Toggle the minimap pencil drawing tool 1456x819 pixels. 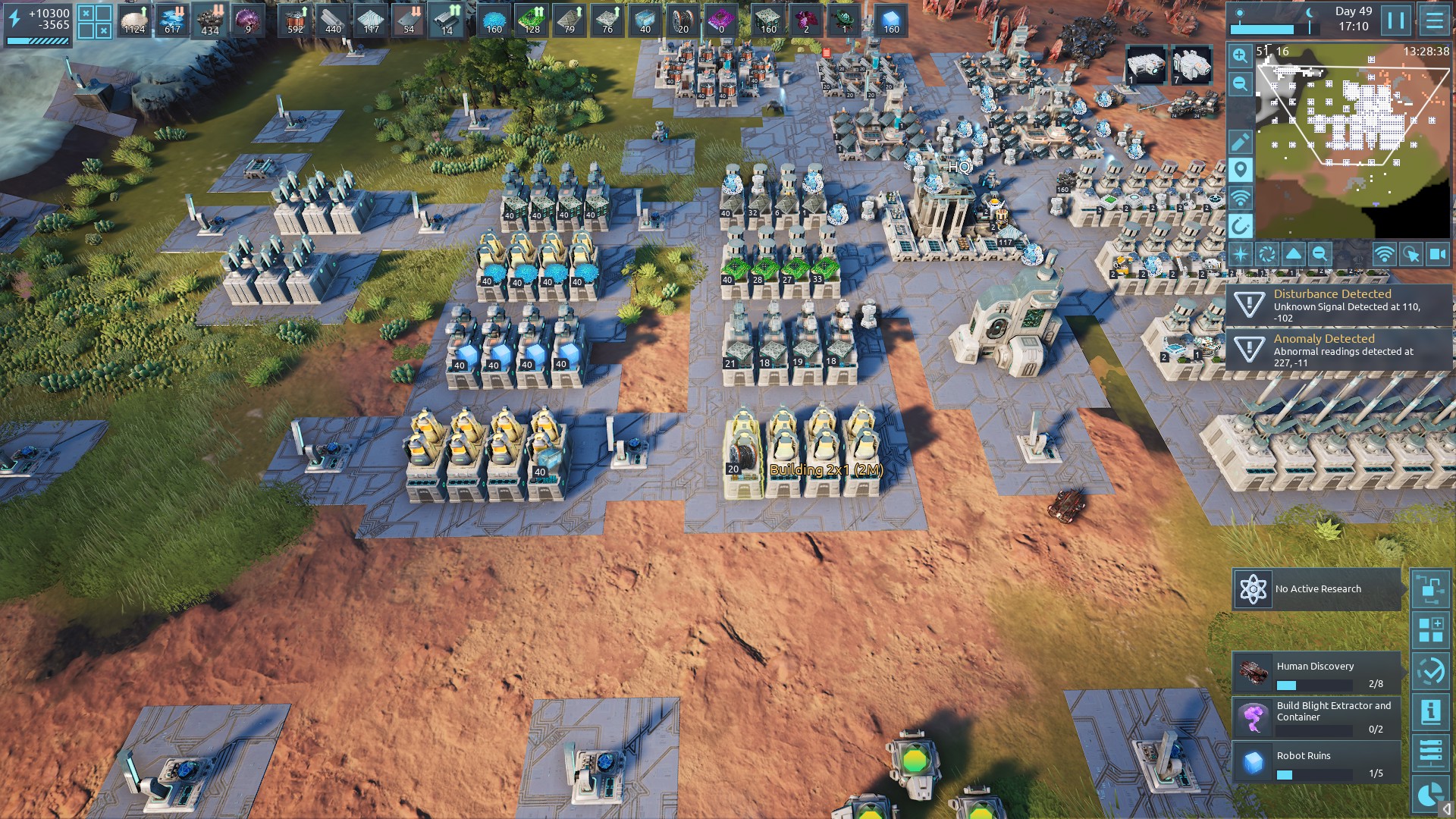click(1240, 142)
